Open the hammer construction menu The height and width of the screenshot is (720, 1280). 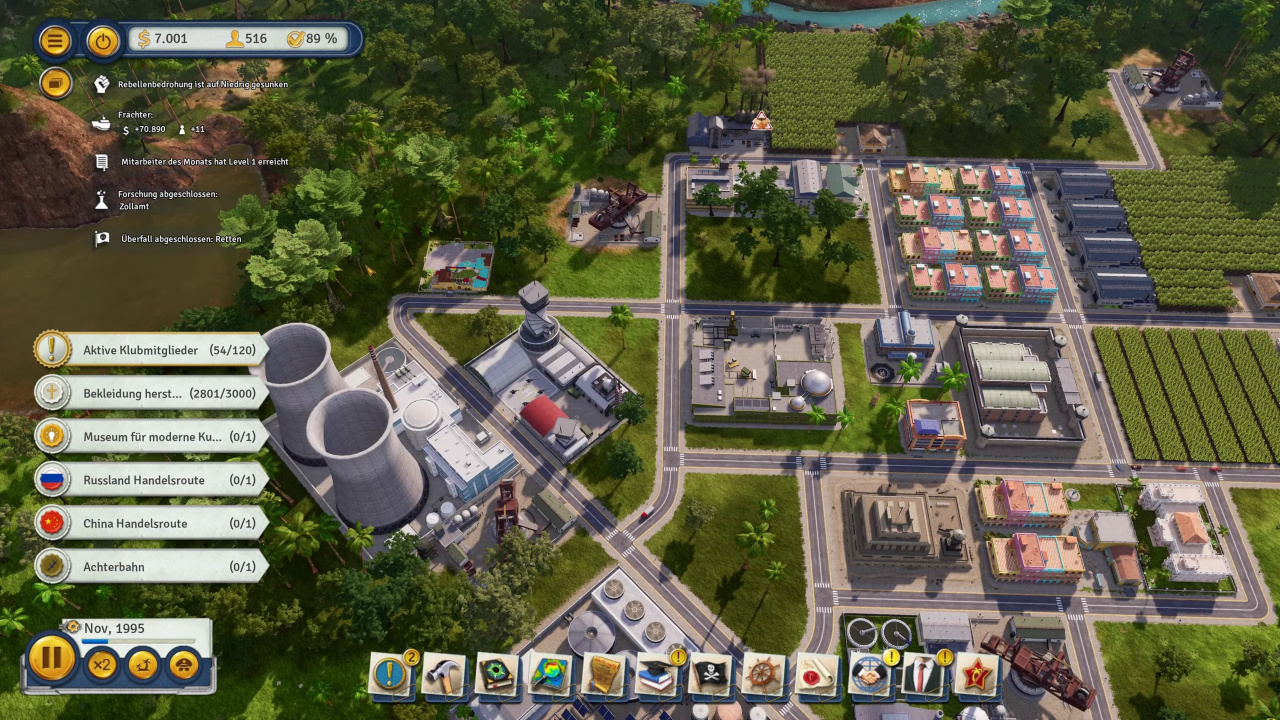[443, 675]
